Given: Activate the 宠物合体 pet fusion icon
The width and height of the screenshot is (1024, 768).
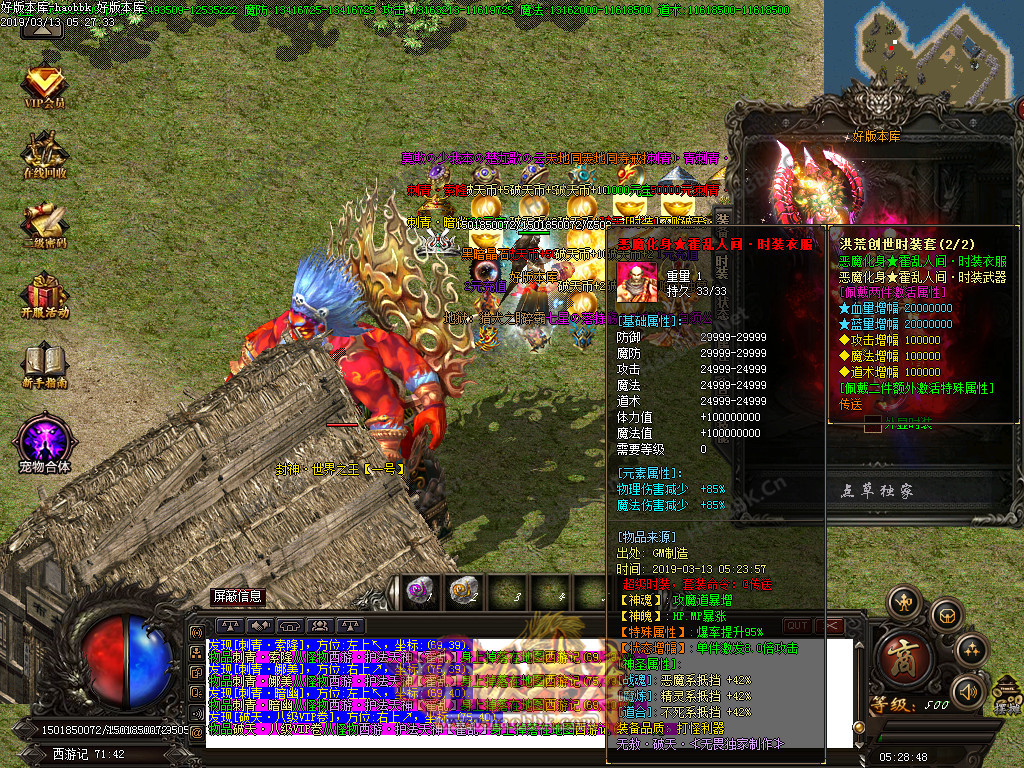Looking at the screenshot, I should [x=44, y=443].
